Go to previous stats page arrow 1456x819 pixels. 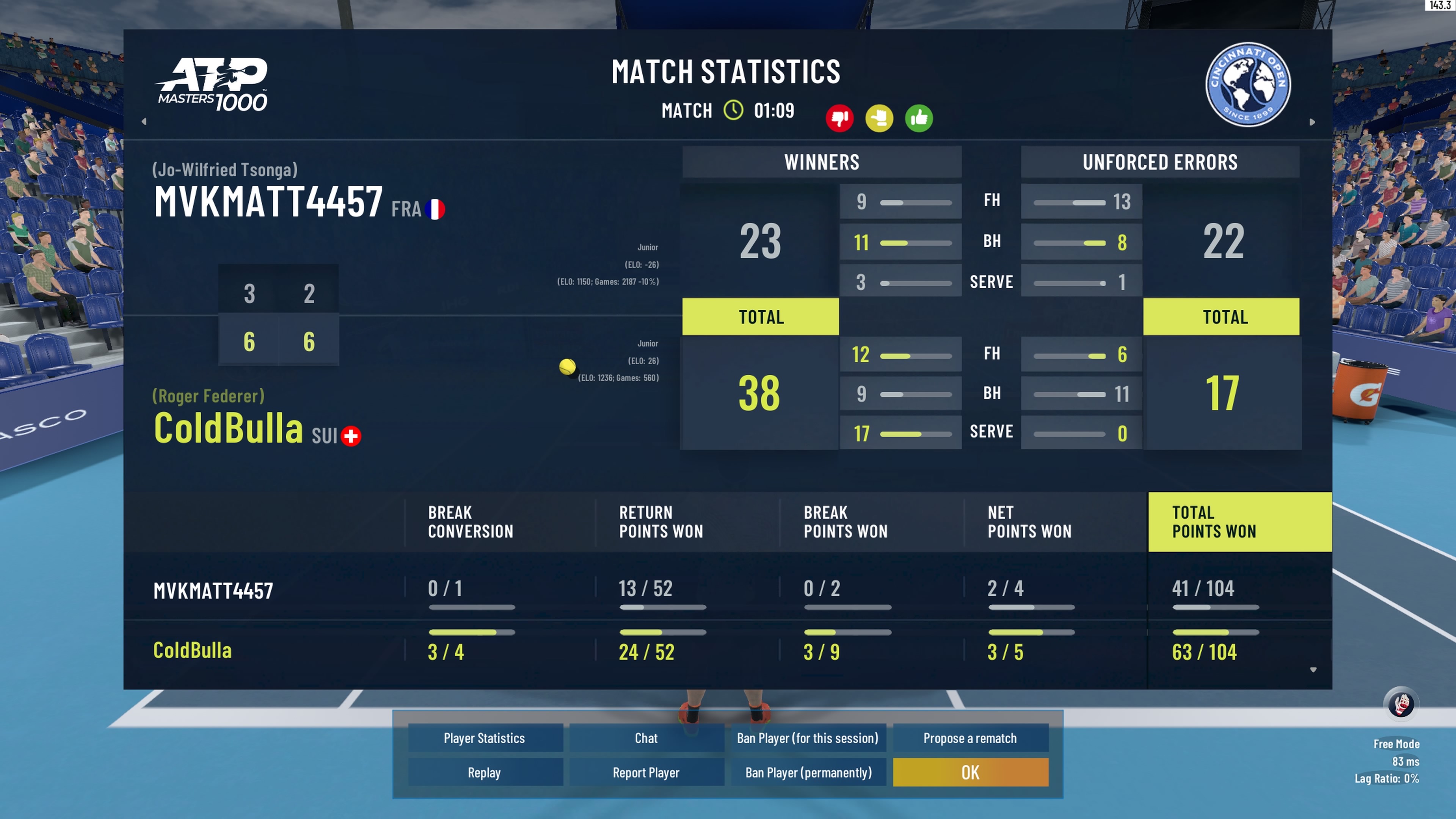coord(144,121)
